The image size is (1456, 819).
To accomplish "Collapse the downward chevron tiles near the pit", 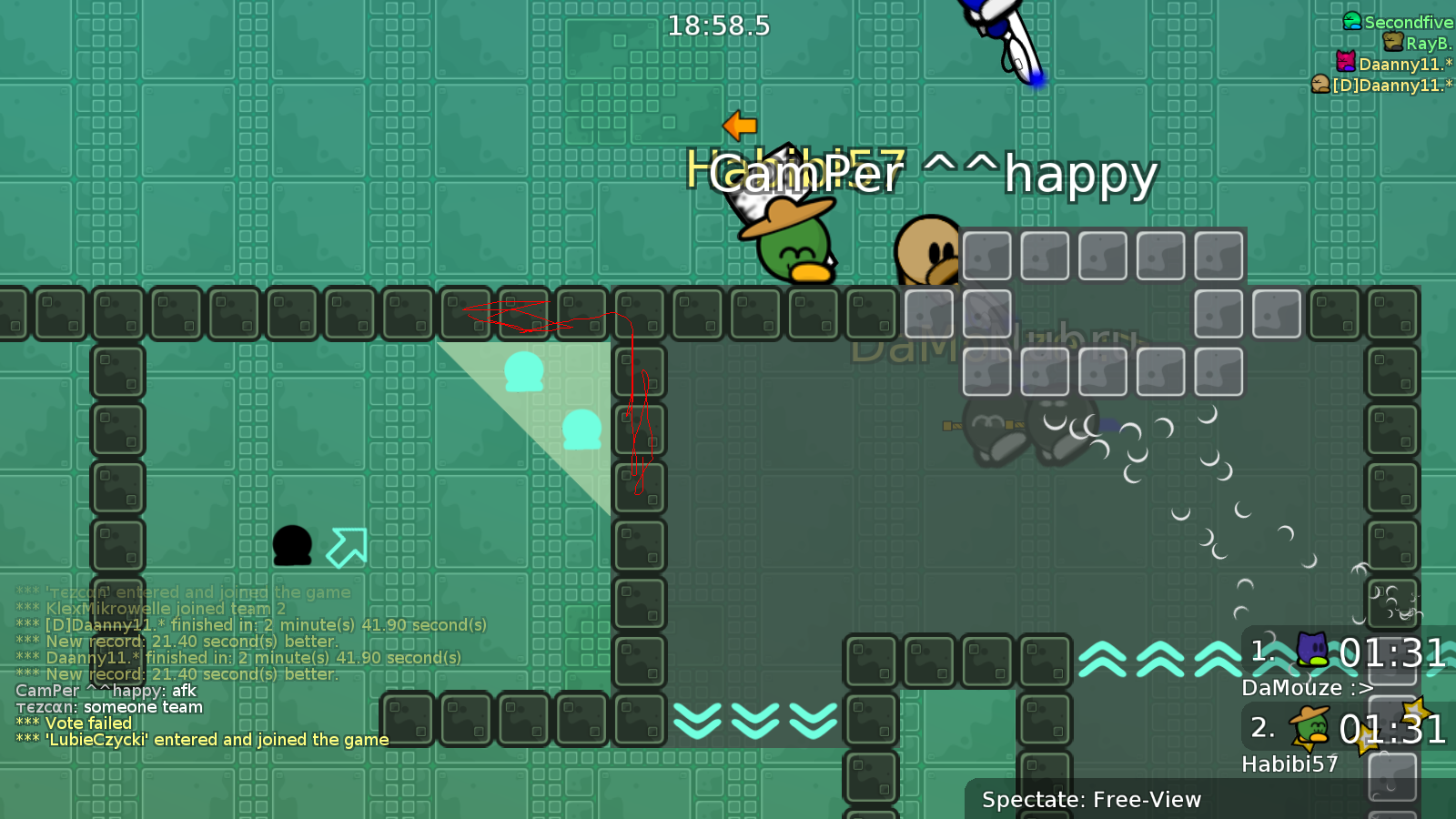I will (757, 722).
